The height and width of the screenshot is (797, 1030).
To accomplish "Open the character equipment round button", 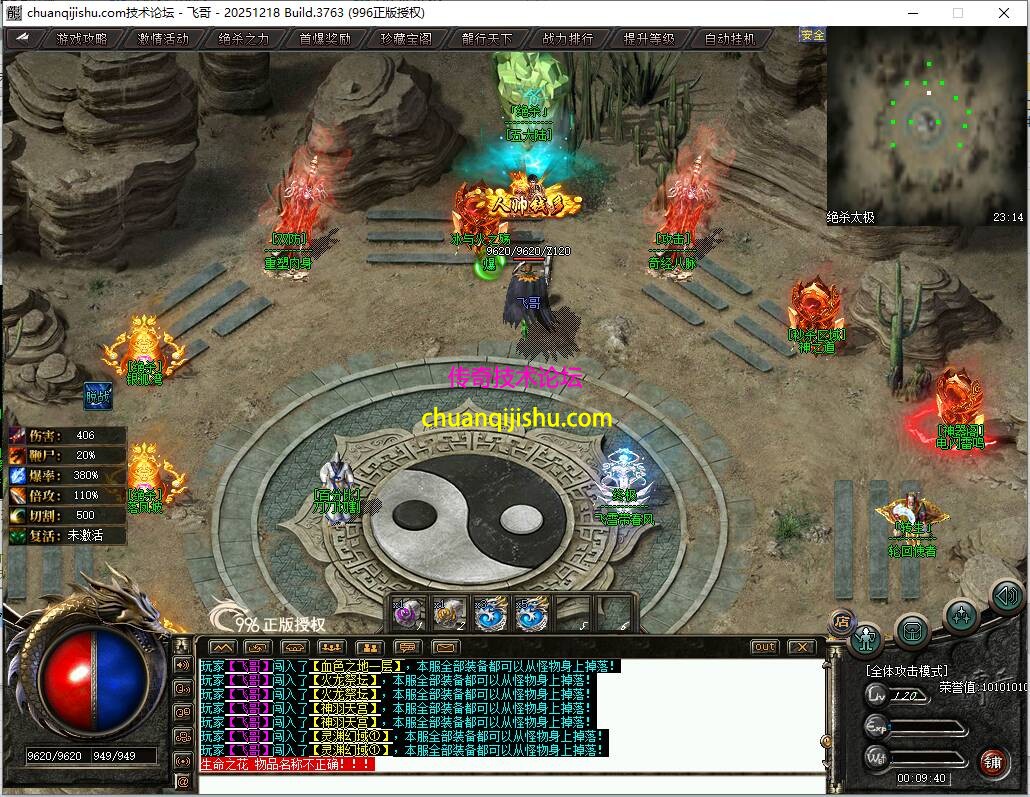I will 866,638.
